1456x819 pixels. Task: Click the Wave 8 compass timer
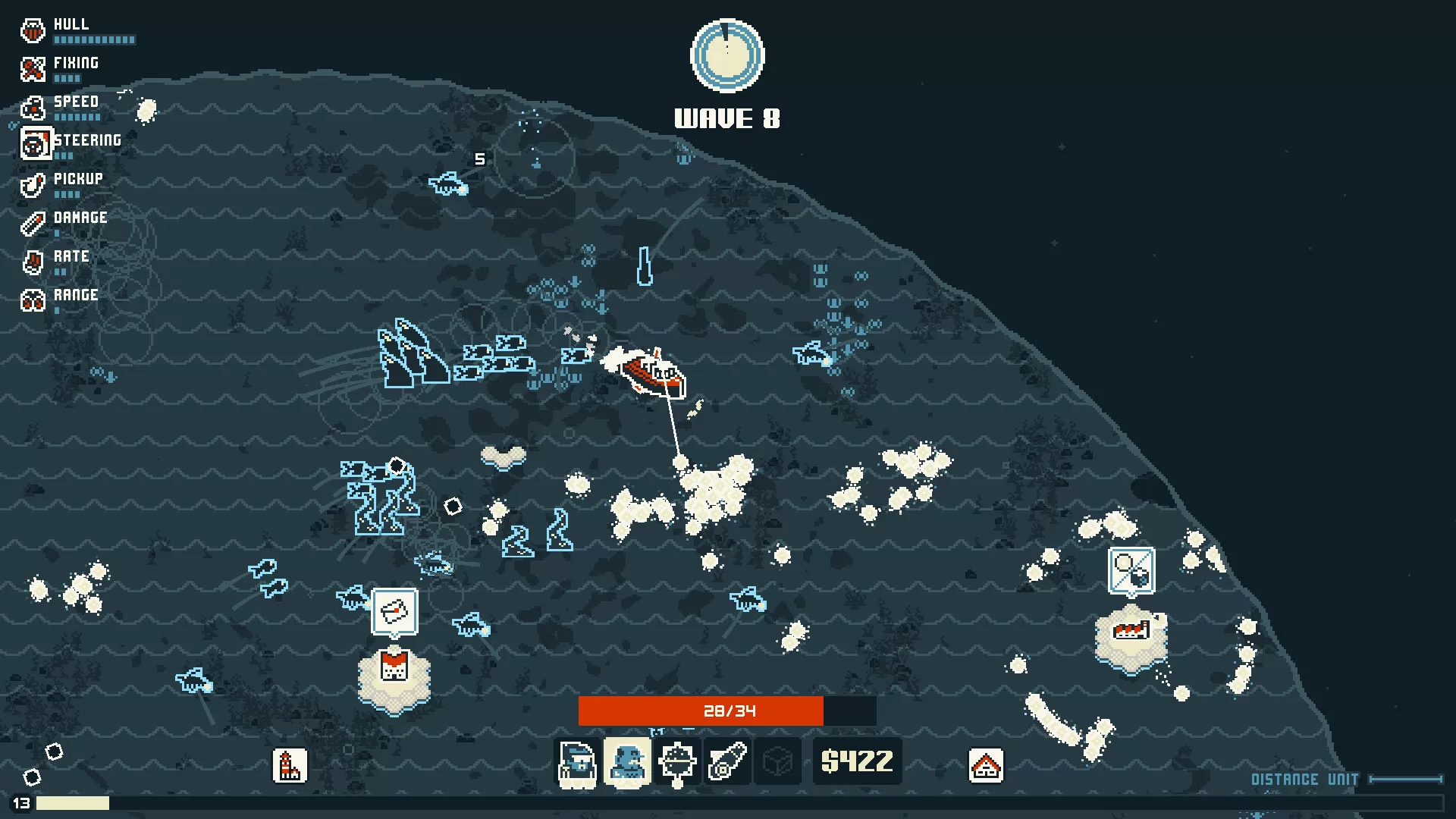click(727, 56)
